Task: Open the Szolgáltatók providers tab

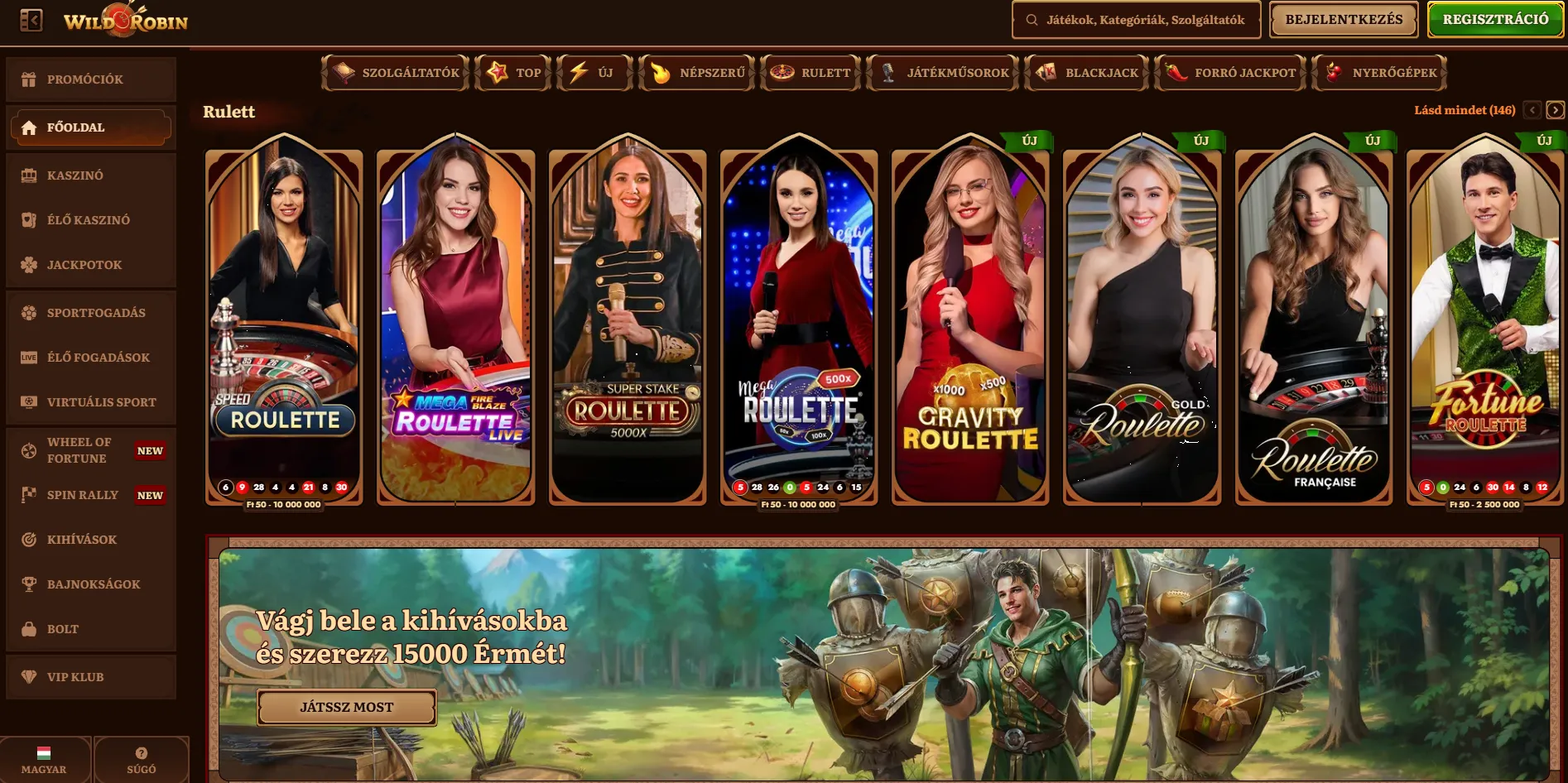Action: pos(396,73)
